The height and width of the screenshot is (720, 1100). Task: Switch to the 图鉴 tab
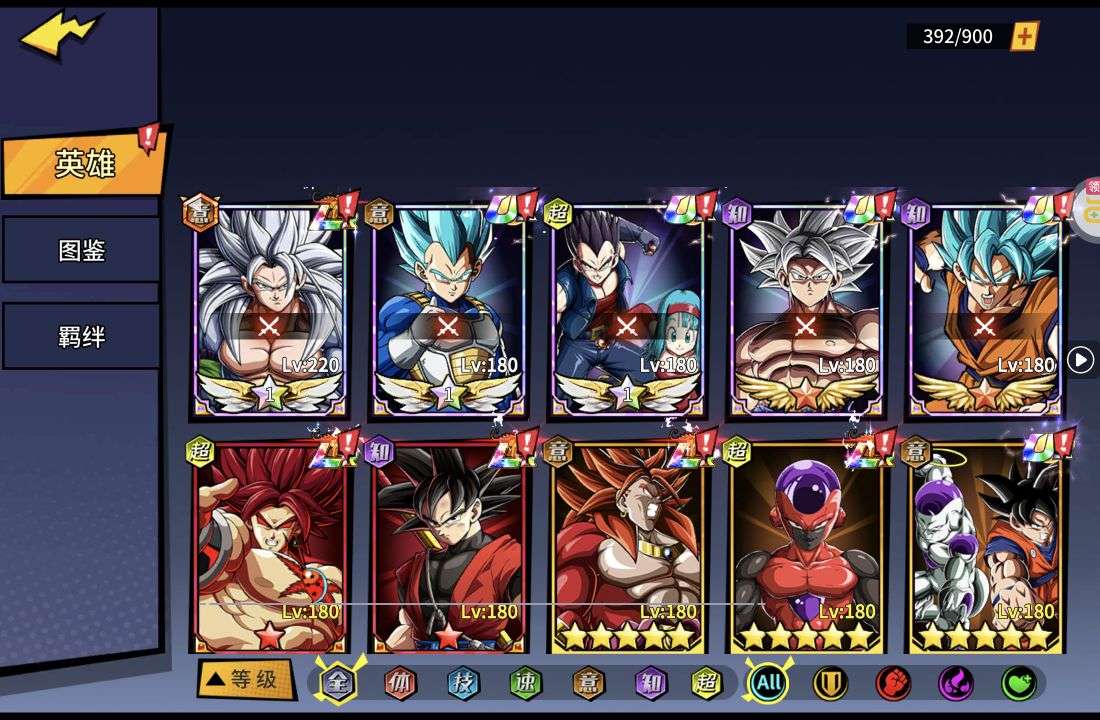coord(81,250)
